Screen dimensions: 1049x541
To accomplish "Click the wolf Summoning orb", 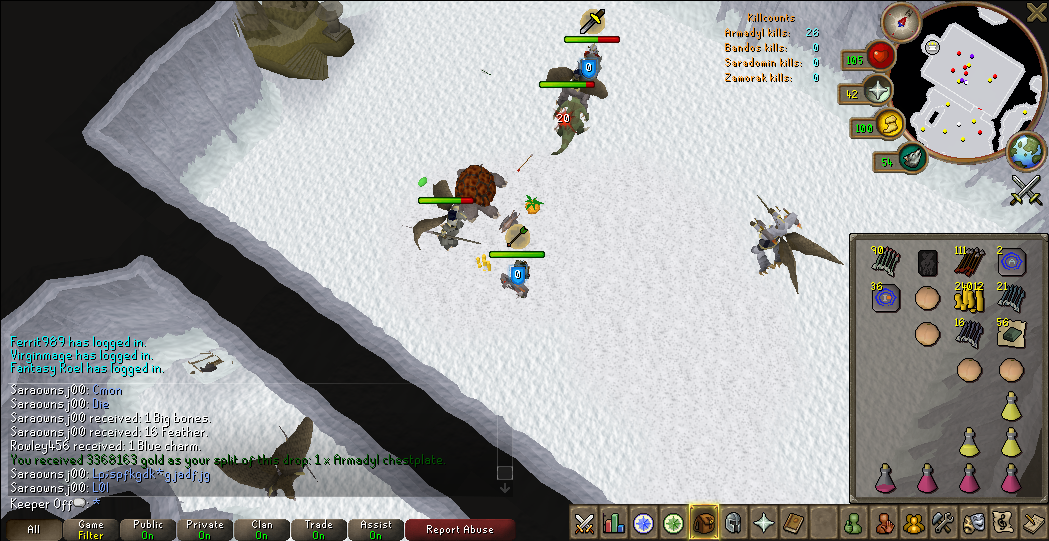I will click(912, 156).
